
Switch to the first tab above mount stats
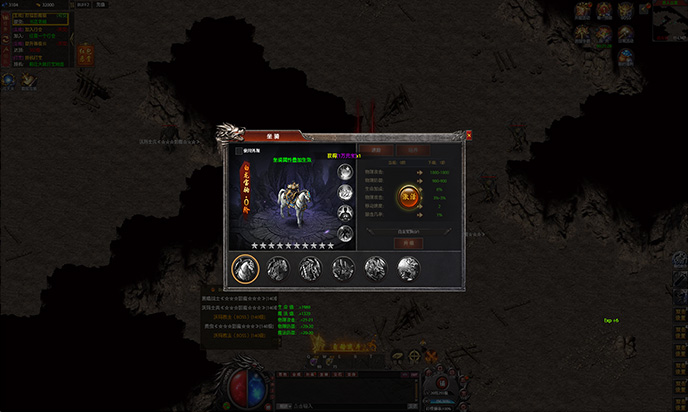point(375,149)
